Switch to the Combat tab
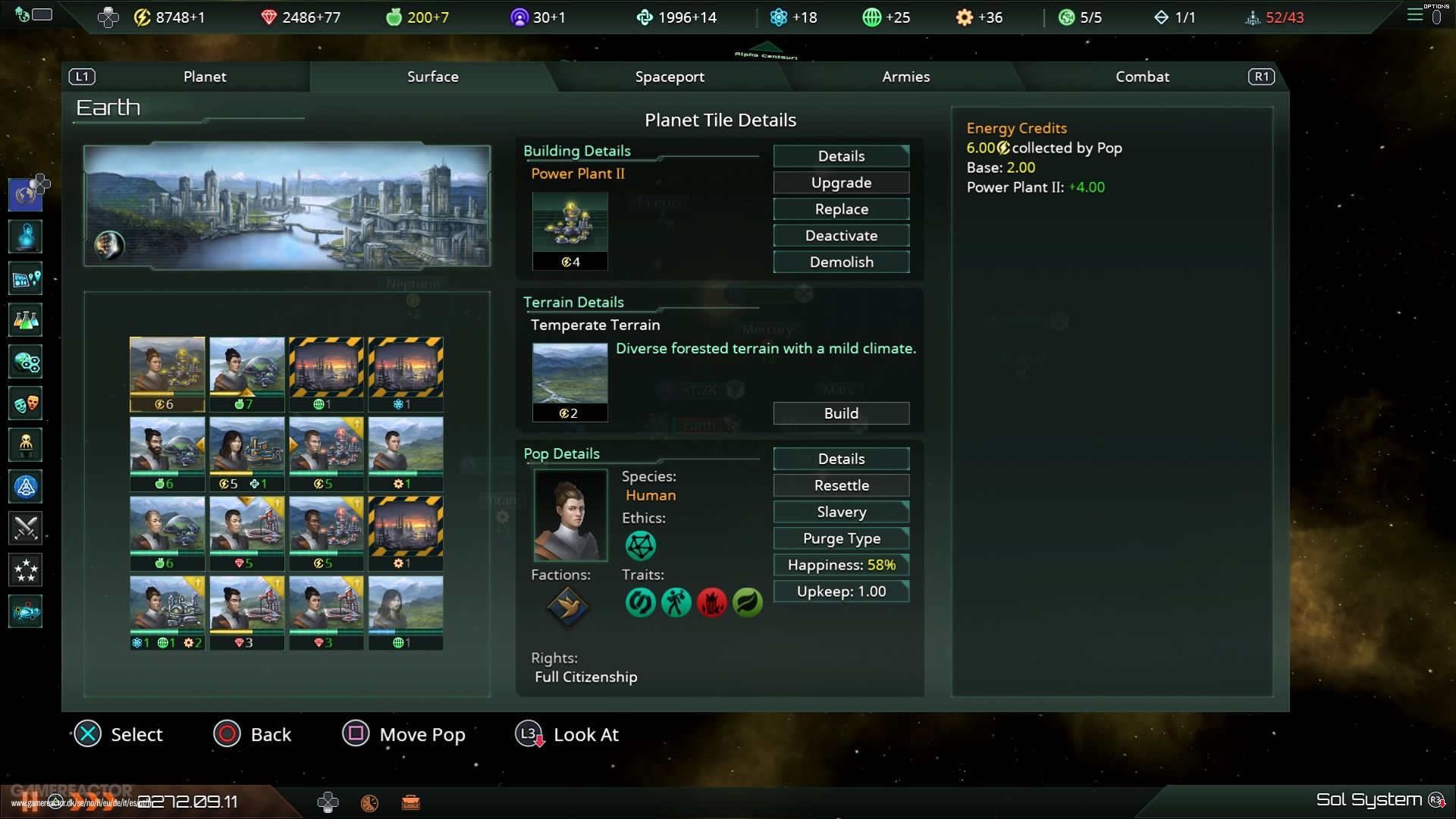Viewport: 1456px width, 819px height. pos(1142,77)
